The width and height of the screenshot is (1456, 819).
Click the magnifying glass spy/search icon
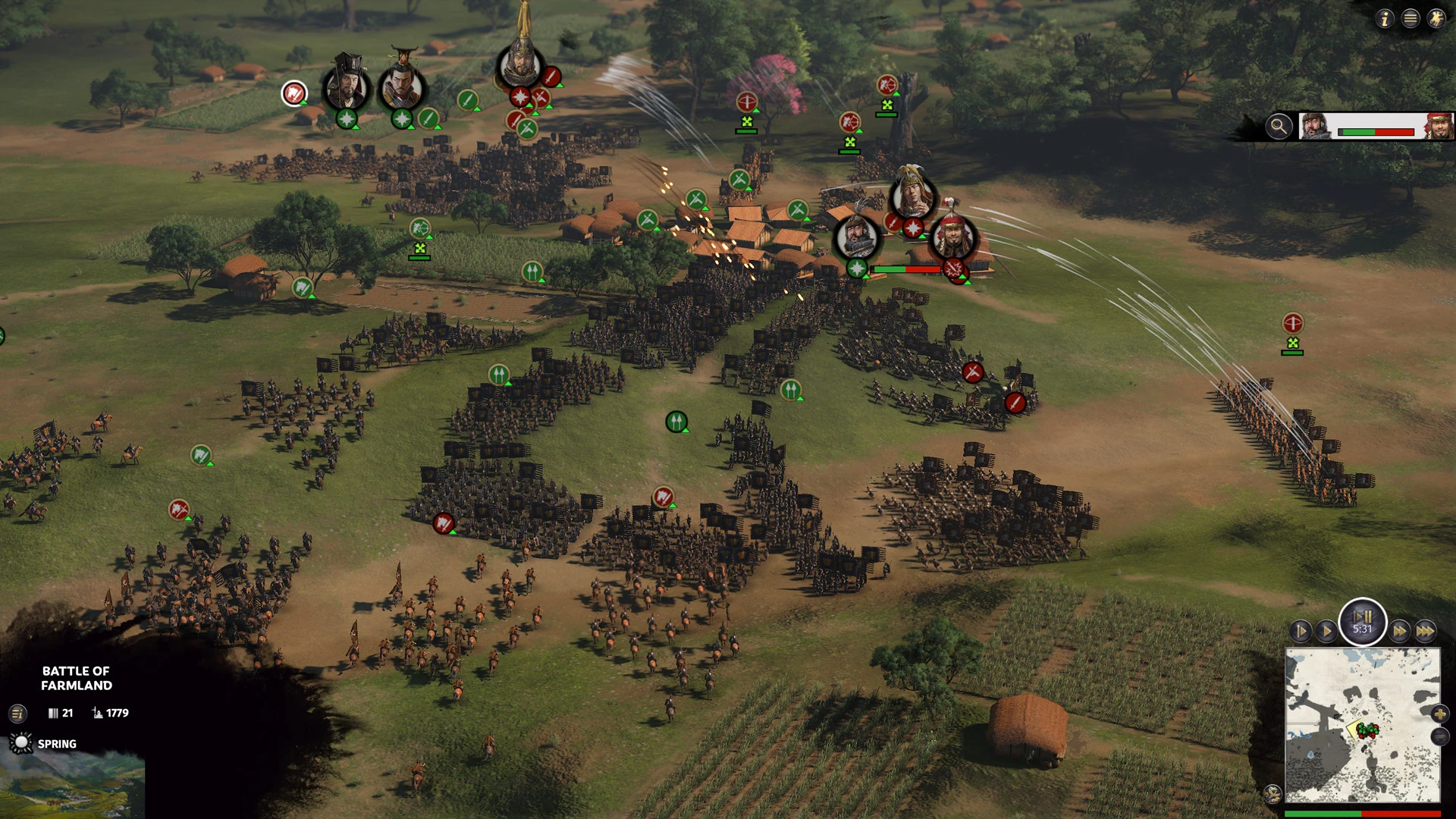pos(1279,126)
